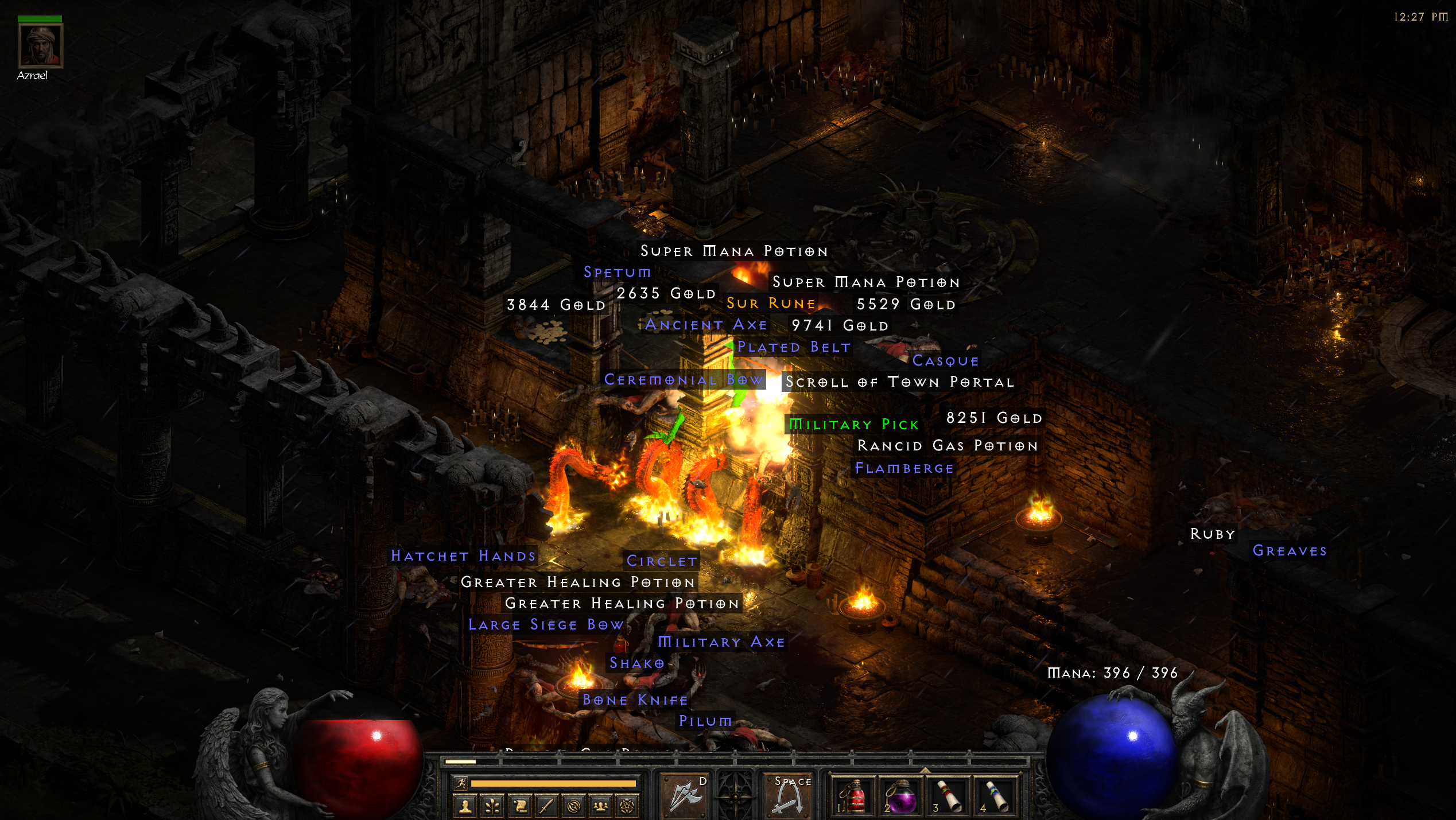This screenshot has height=820, width=1456.
Task: Use the scroll in belt slot 4
Action: point(996,798)
